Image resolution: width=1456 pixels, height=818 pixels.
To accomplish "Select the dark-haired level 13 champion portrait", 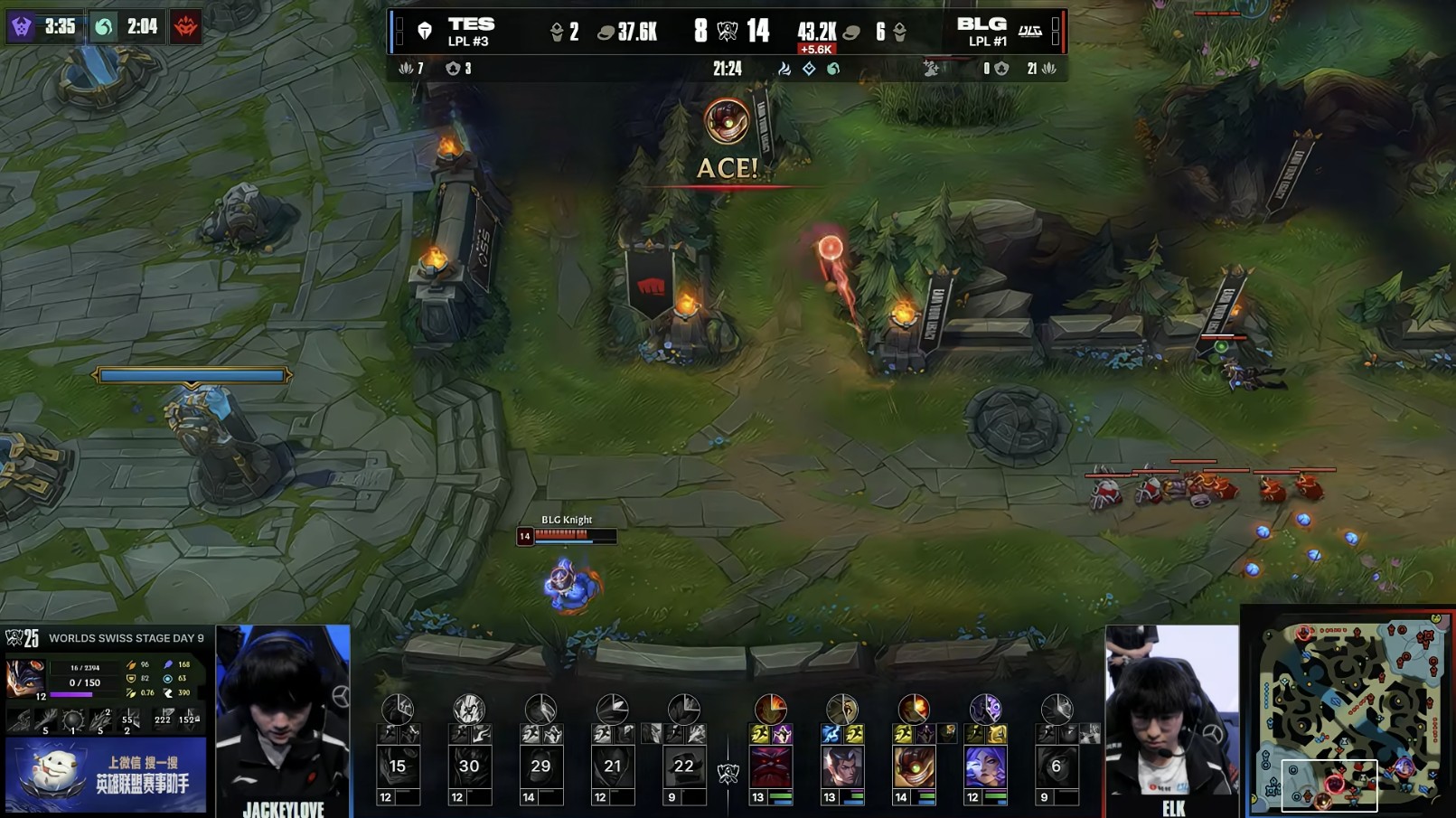I will [841, 767].
